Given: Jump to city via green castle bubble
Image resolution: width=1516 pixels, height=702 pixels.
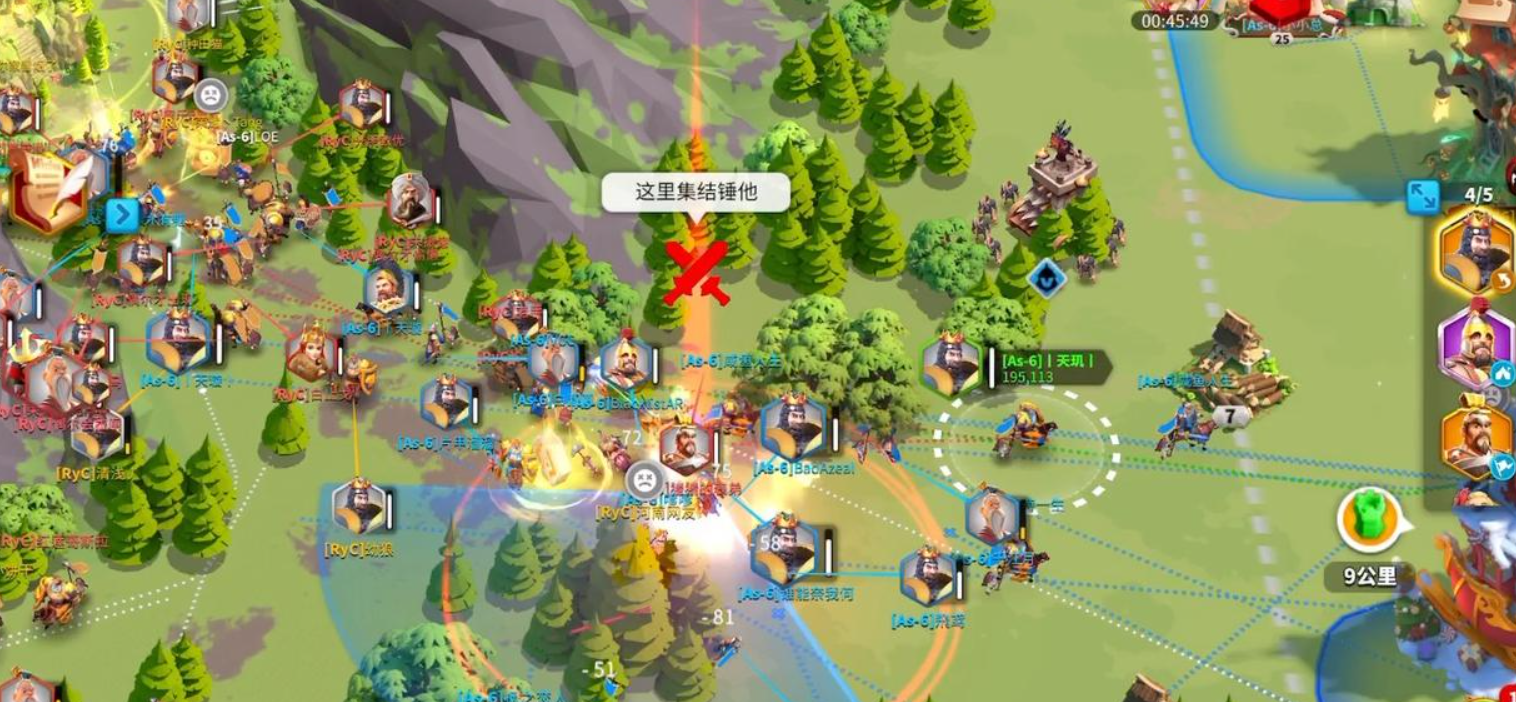Looking at the screenshot, I should point(1369,519).
